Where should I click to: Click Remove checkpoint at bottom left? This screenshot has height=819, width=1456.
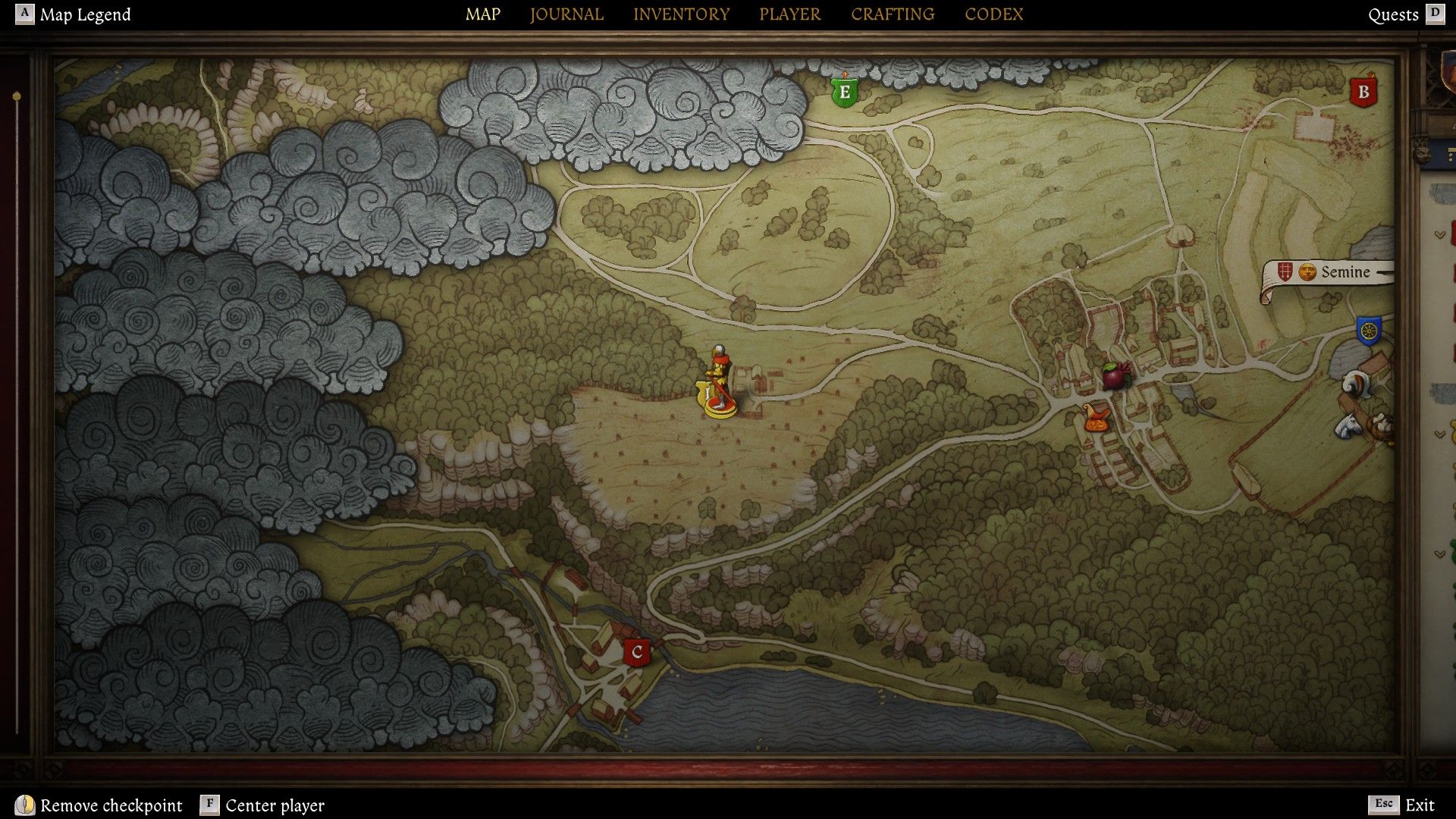click(111, 805)
